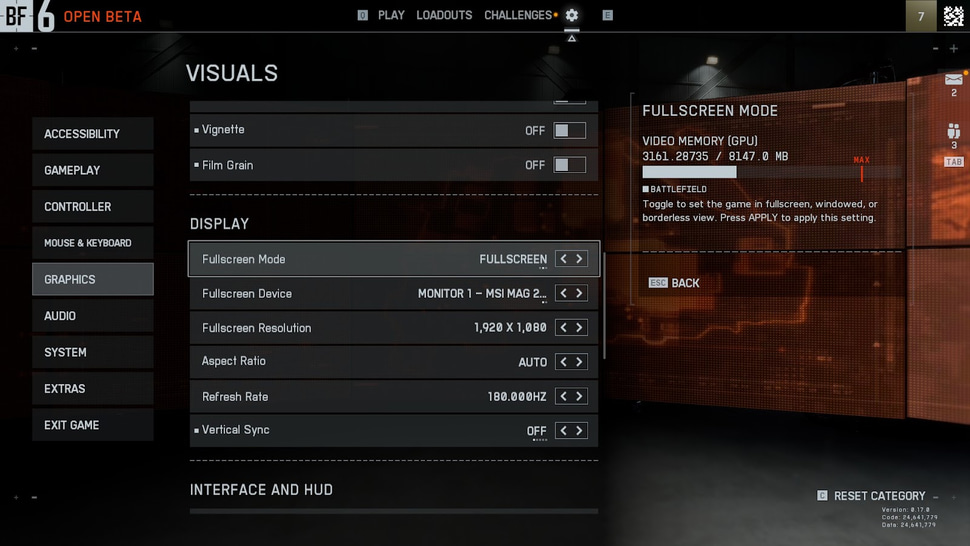Toggle the Vignette switch
The width and height of the screenshot is (970, 546).
(x=570, y=130)
